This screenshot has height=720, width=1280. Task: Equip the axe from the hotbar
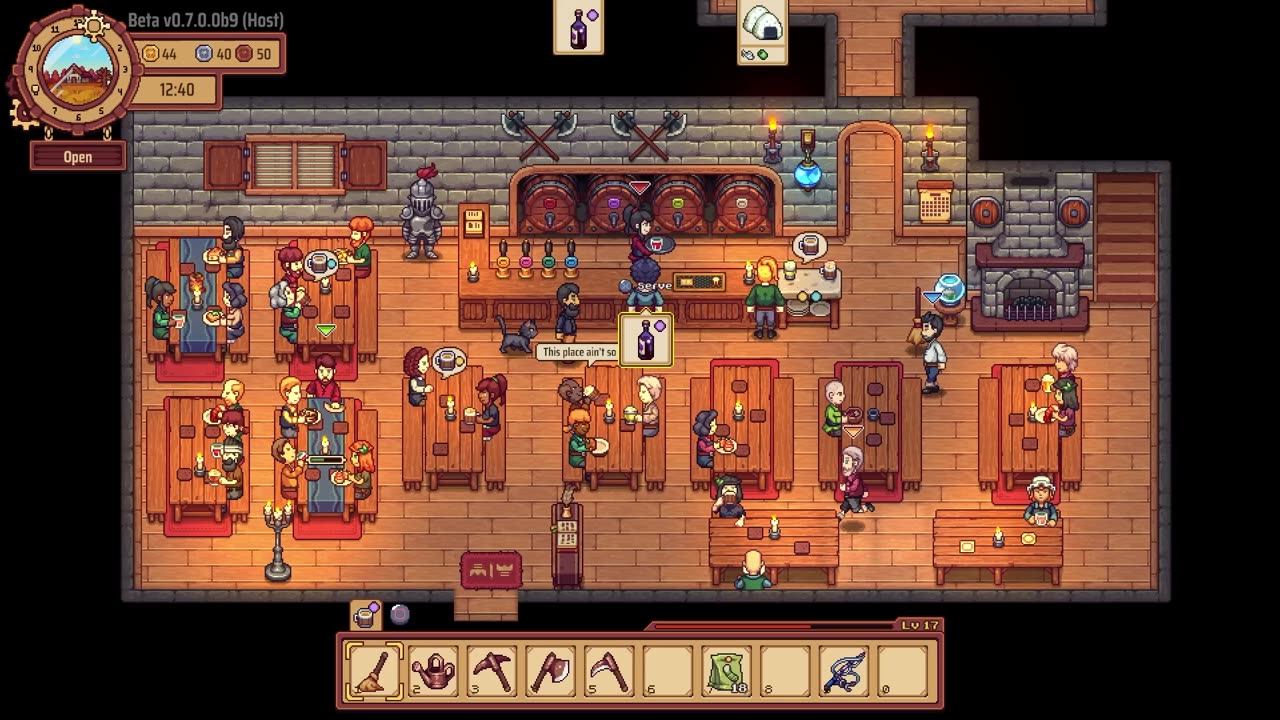click(x=551, y=670)
